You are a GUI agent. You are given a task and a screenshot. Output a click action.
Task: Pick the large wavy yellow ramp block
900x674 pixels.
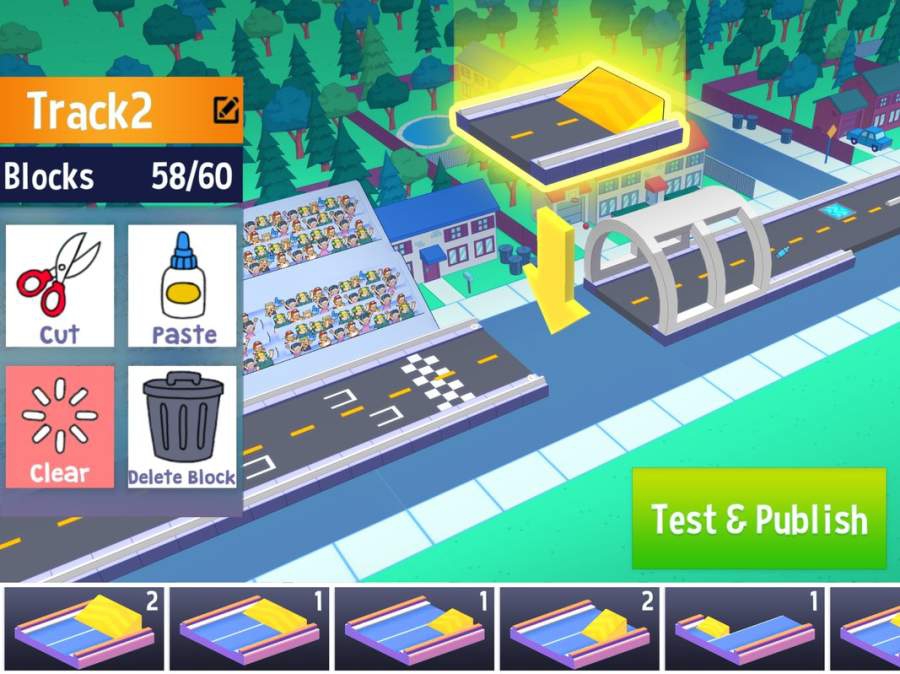(x=85, y=629)
